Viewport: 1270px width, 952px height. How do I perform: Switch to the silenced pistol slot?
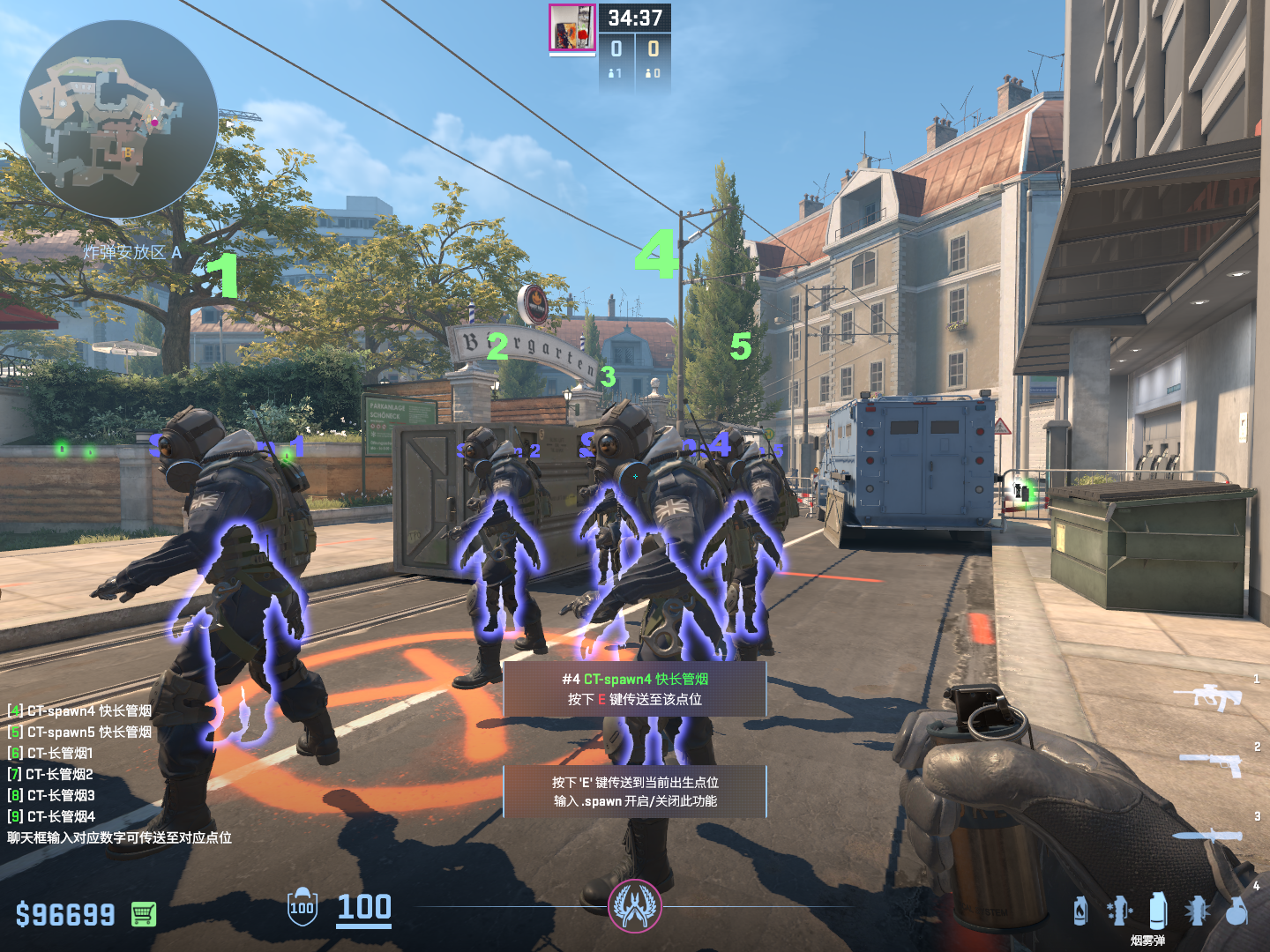(x=1212, y=762)
